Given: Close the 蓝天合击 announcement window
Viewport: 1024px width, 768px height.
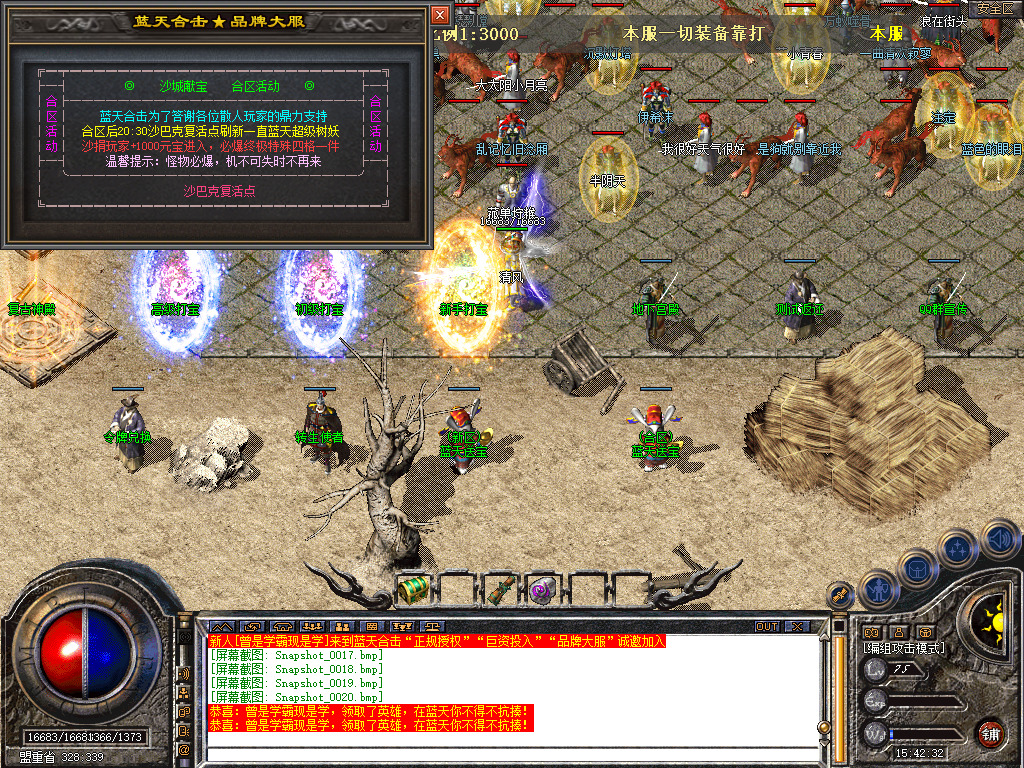Looking at the screenshot, I should 440,15.
